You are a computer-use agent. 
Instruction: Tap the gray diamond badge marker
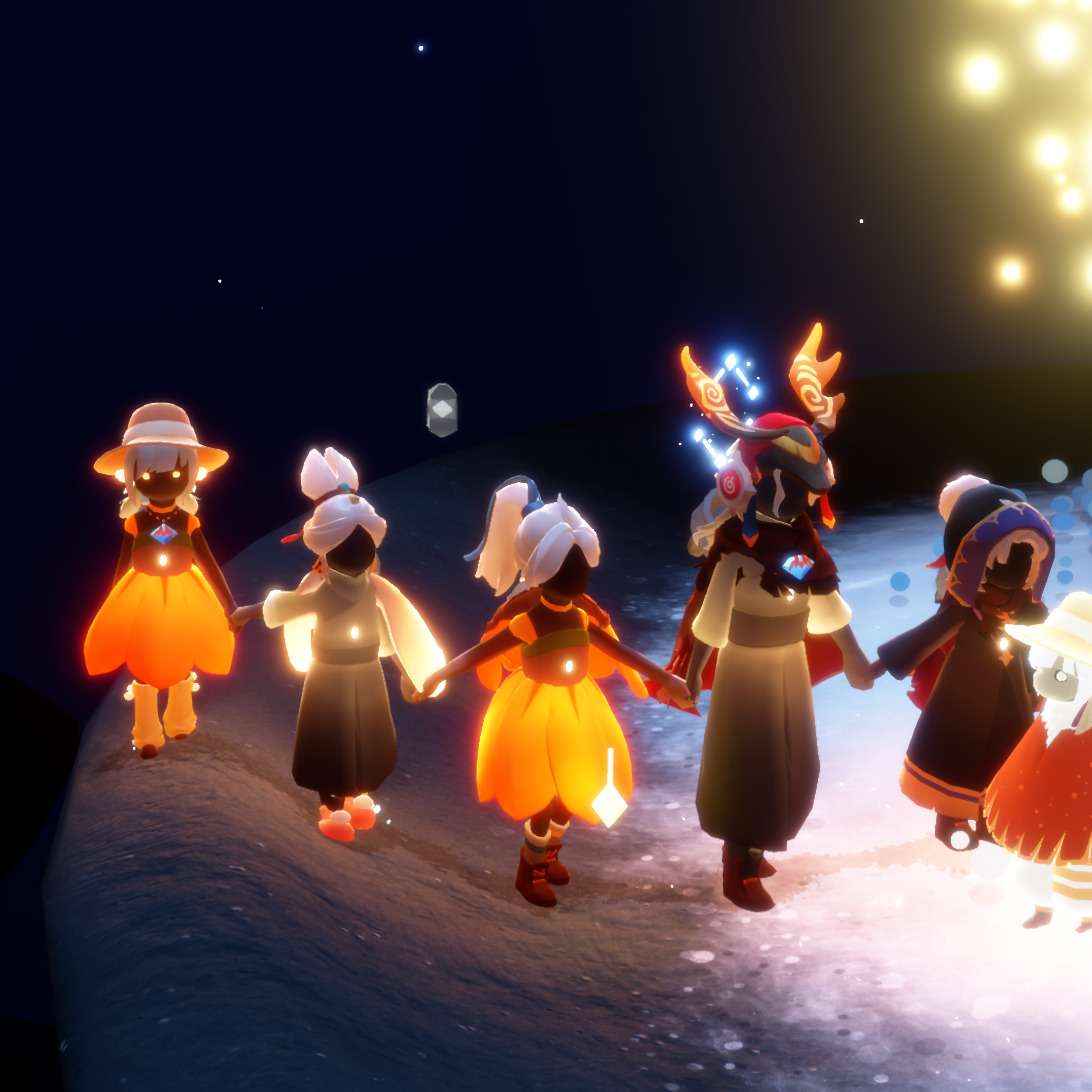click(441, 409)
